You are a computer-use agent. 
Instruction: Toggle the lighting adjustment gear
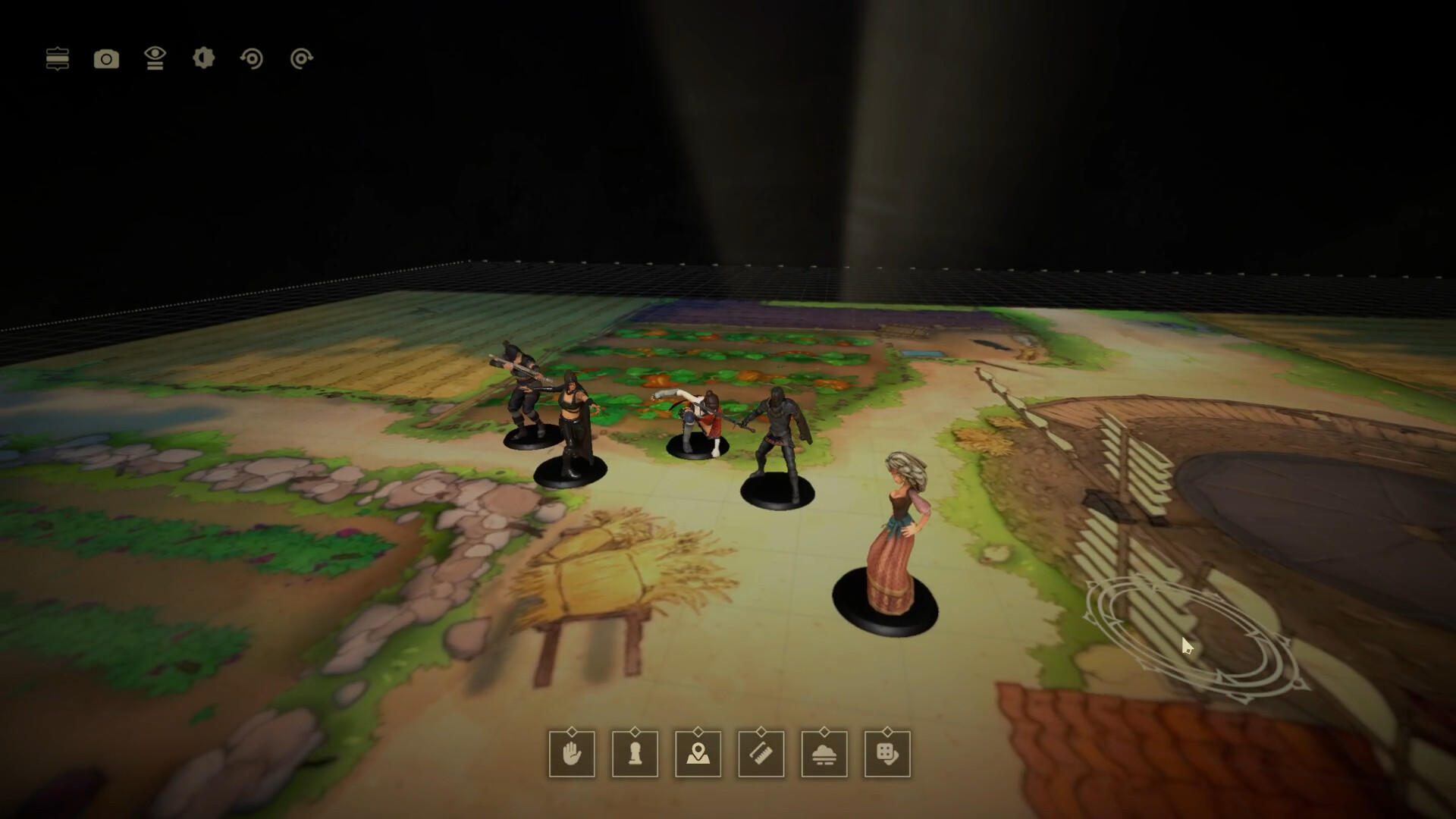(x=202, y=59)
